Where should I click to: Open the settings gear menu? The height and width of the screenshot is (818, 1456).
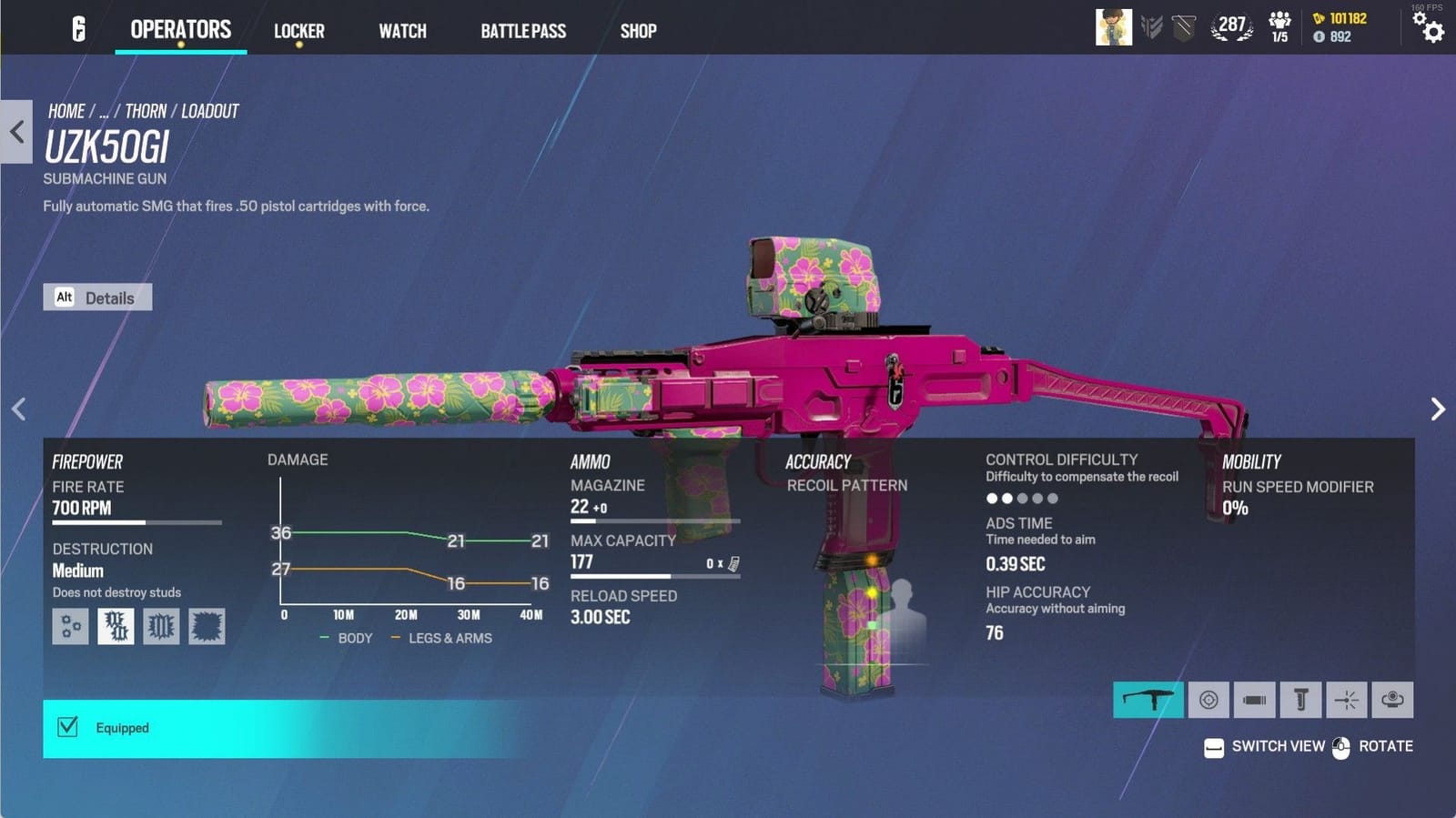(x=1432, y=31)
